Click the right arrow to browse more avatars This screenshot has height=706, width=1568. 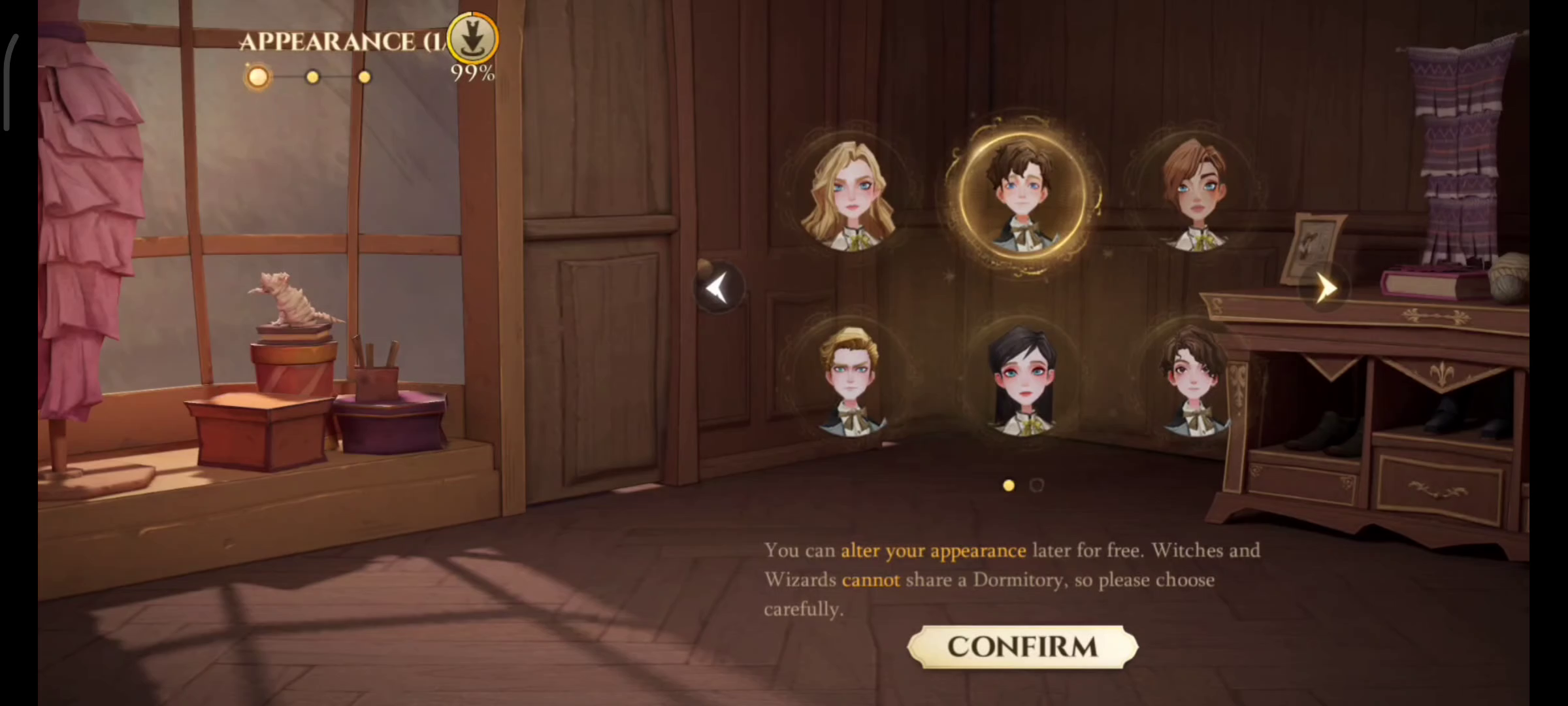coord(1326,288)
